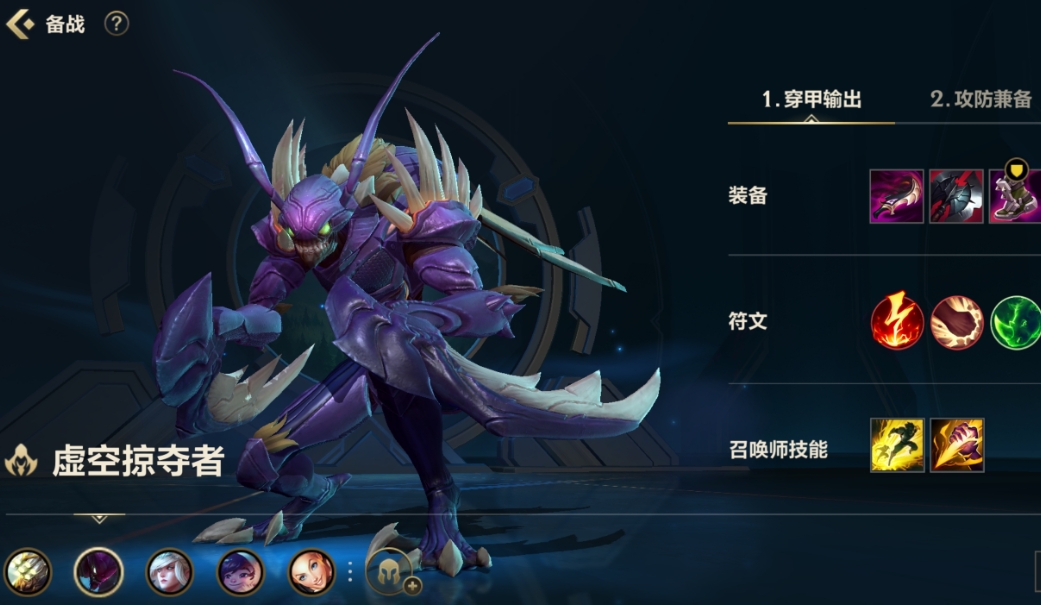This screenshot has height=605, width=1041.
Task: Select the Smite summoner spell icon
Action: click(957, 445)
